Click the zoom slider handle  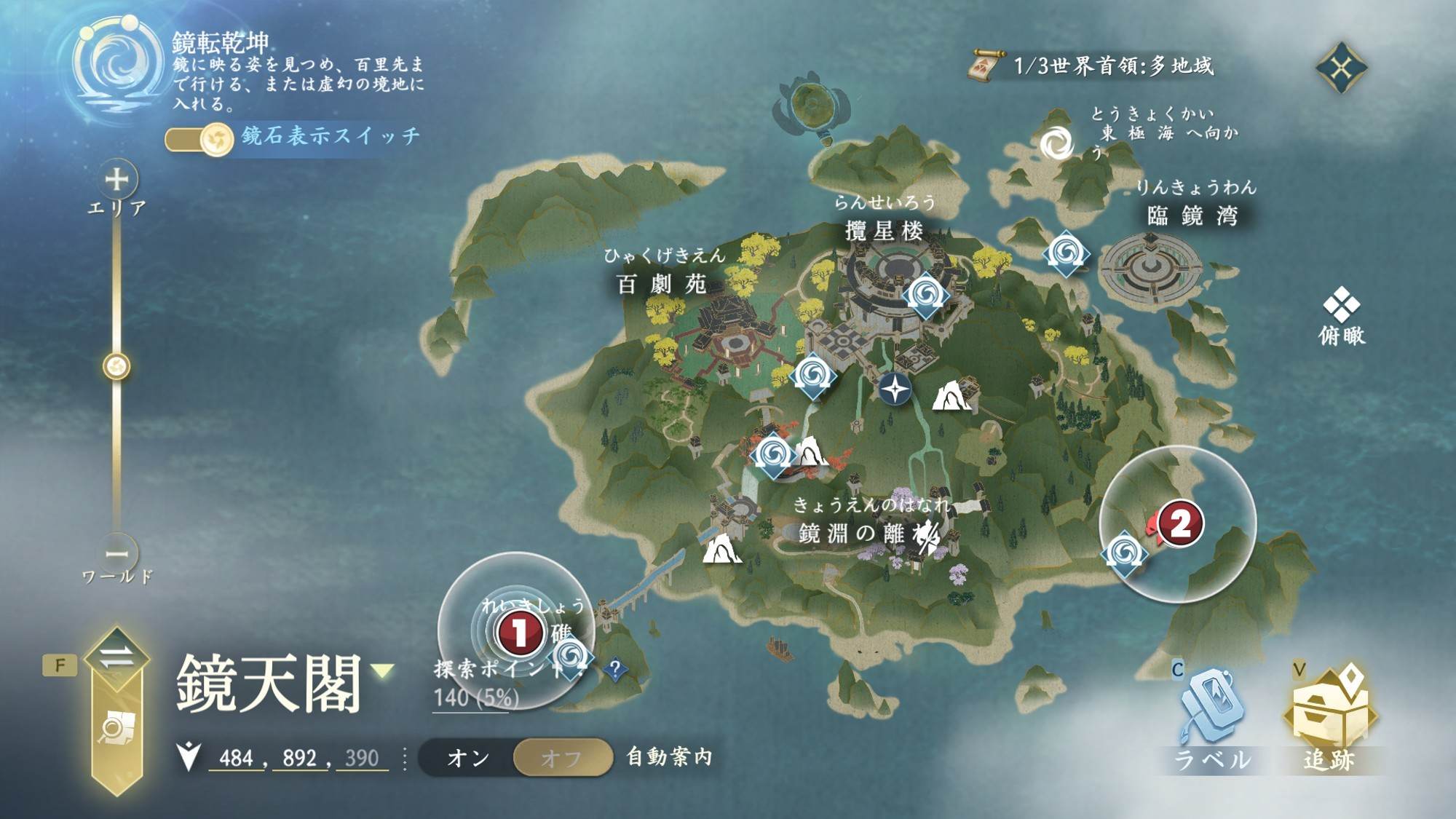click(x=116, y=366)
